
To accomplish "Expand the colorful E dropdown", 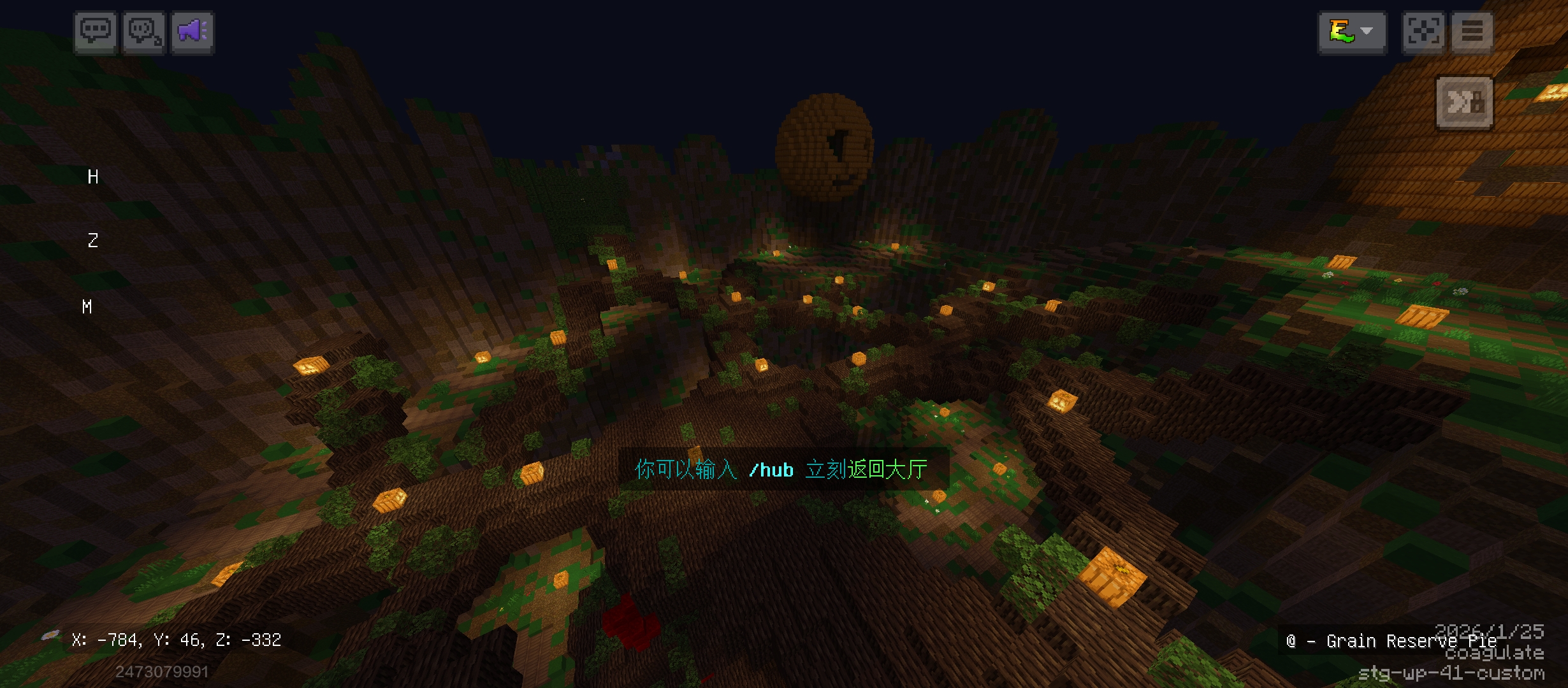I will (1352, 32).
